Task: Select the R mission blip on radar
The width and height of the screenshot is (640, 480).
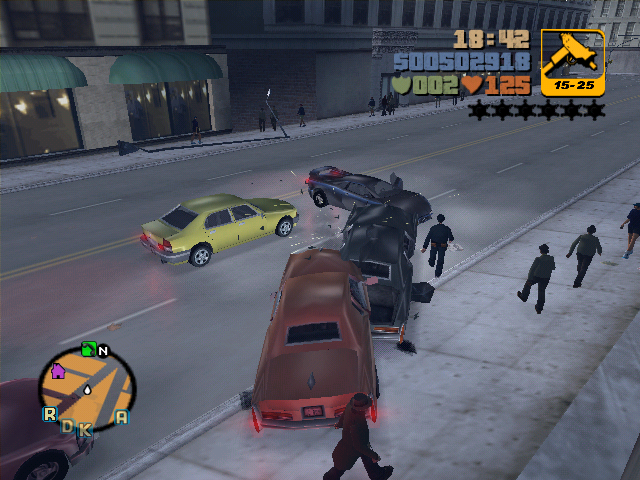Action: pos(49,414)
